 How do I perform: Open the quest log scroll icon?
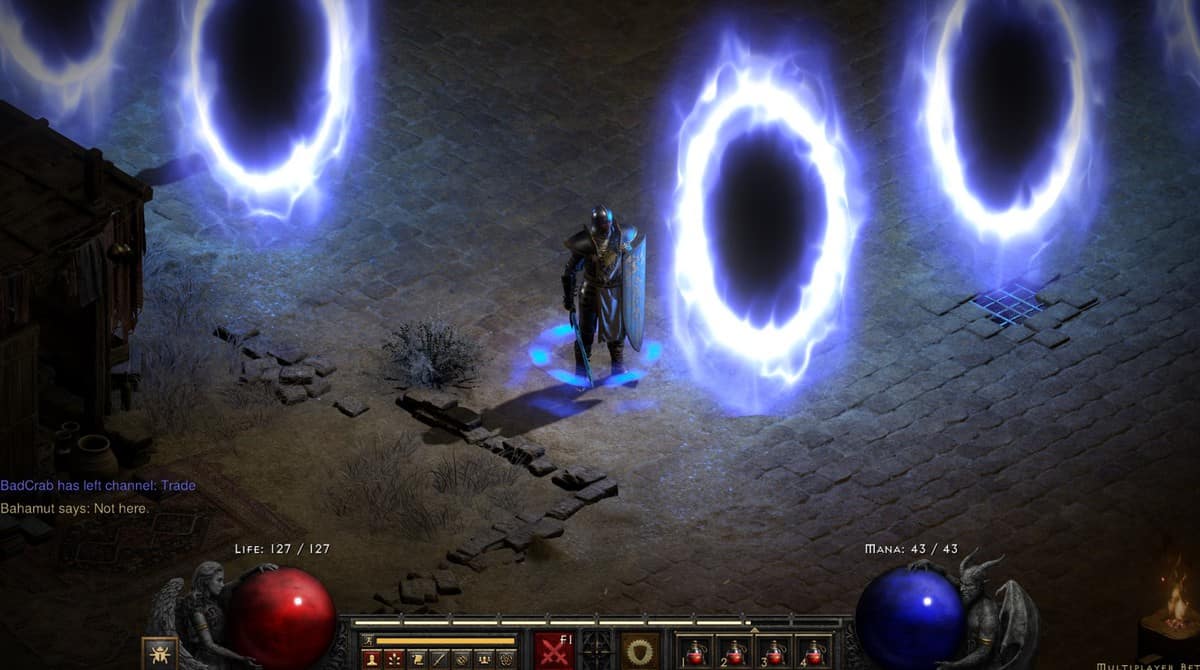[x=415, y=658]
